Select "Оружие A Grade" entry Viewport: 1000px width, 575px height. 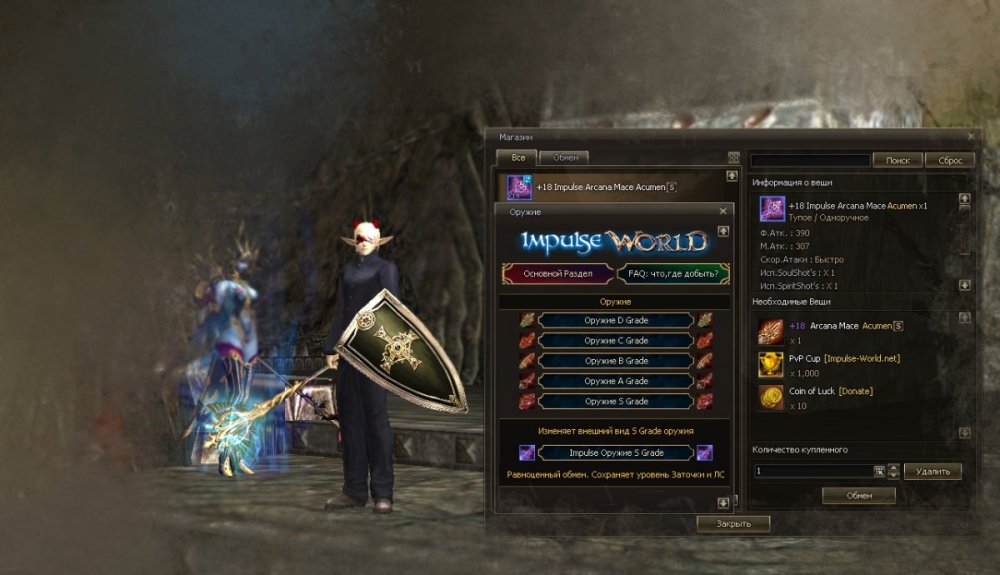click(x=616, y=381)
